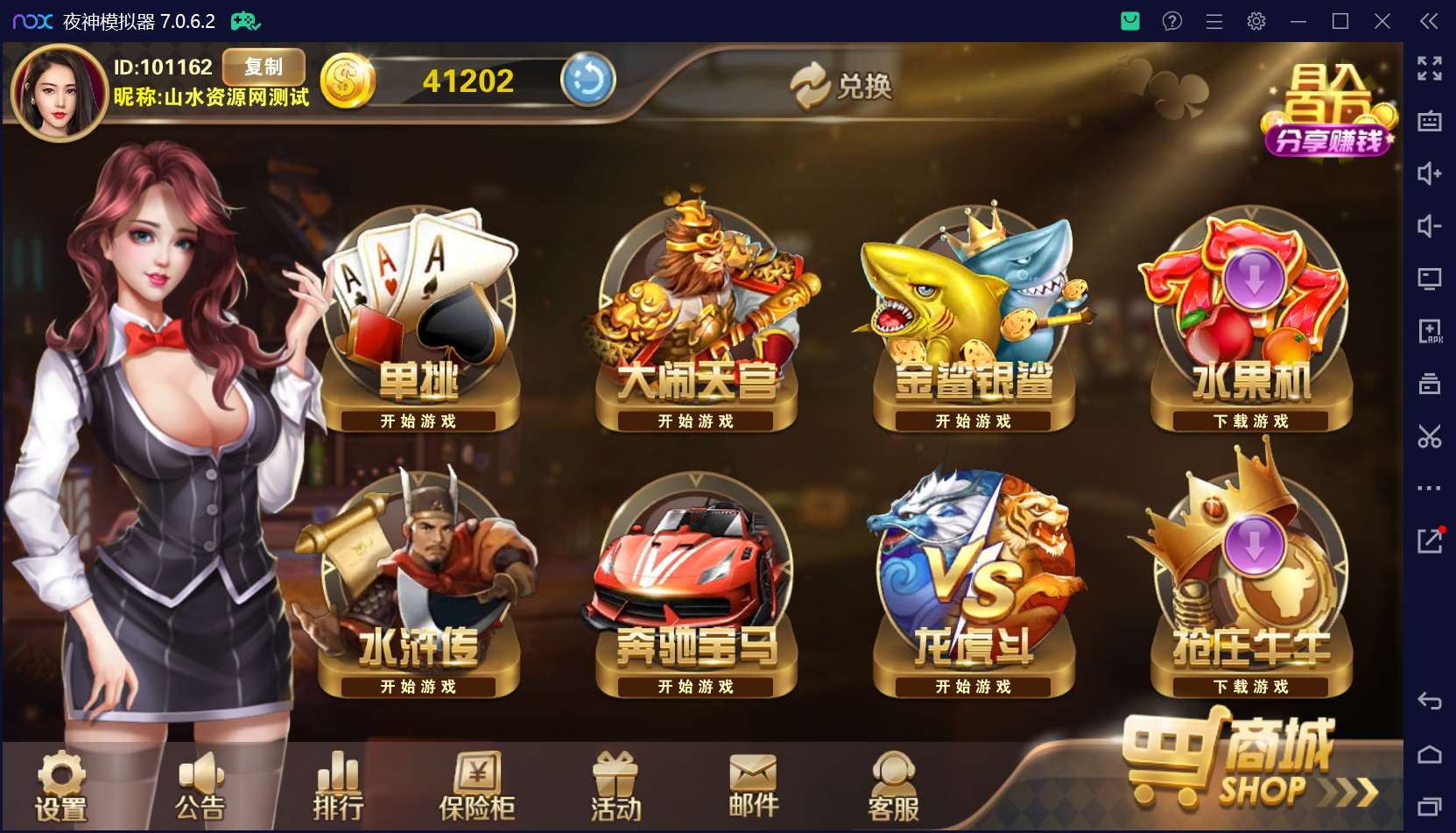Toggle fullscreen mode from the Nox sidebar

(1430, 67)
